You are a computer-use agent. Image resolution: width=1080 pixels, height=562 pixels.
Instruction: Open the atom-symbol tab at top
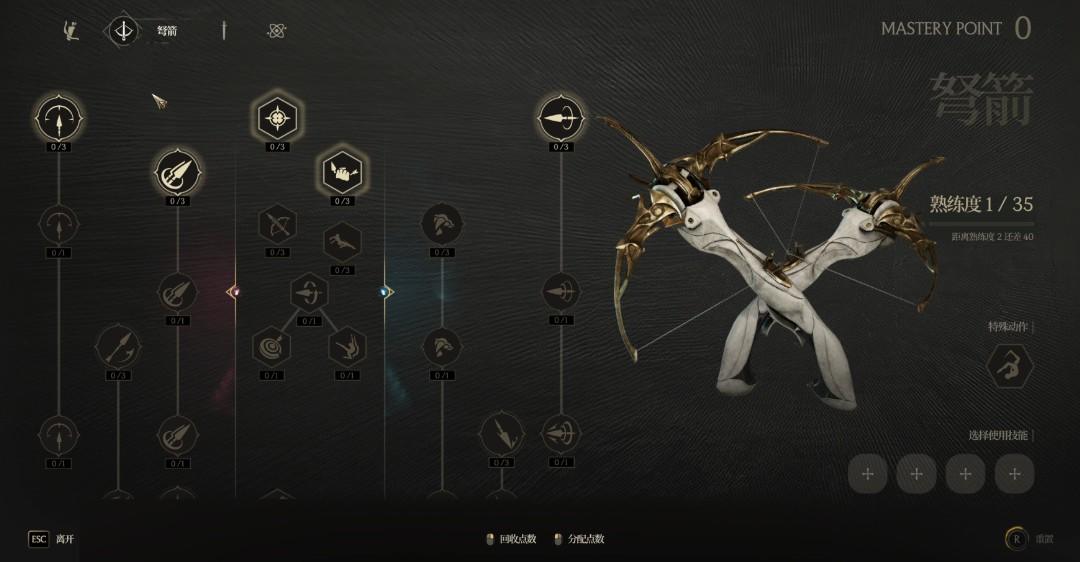(x=277, y=31)
